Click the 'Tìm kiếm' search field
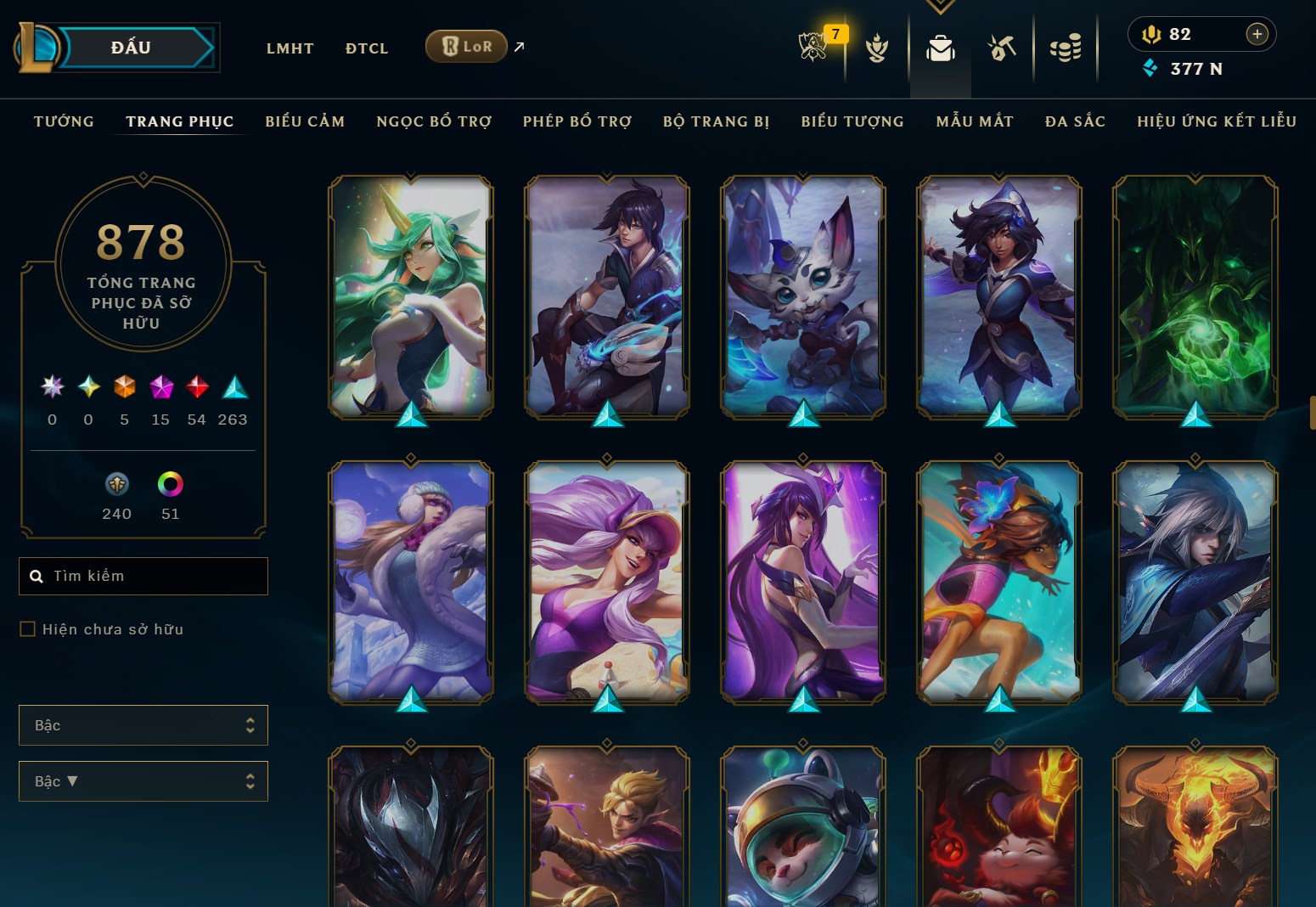Screen dimensions: 1316x907 (x=143, y=576)
